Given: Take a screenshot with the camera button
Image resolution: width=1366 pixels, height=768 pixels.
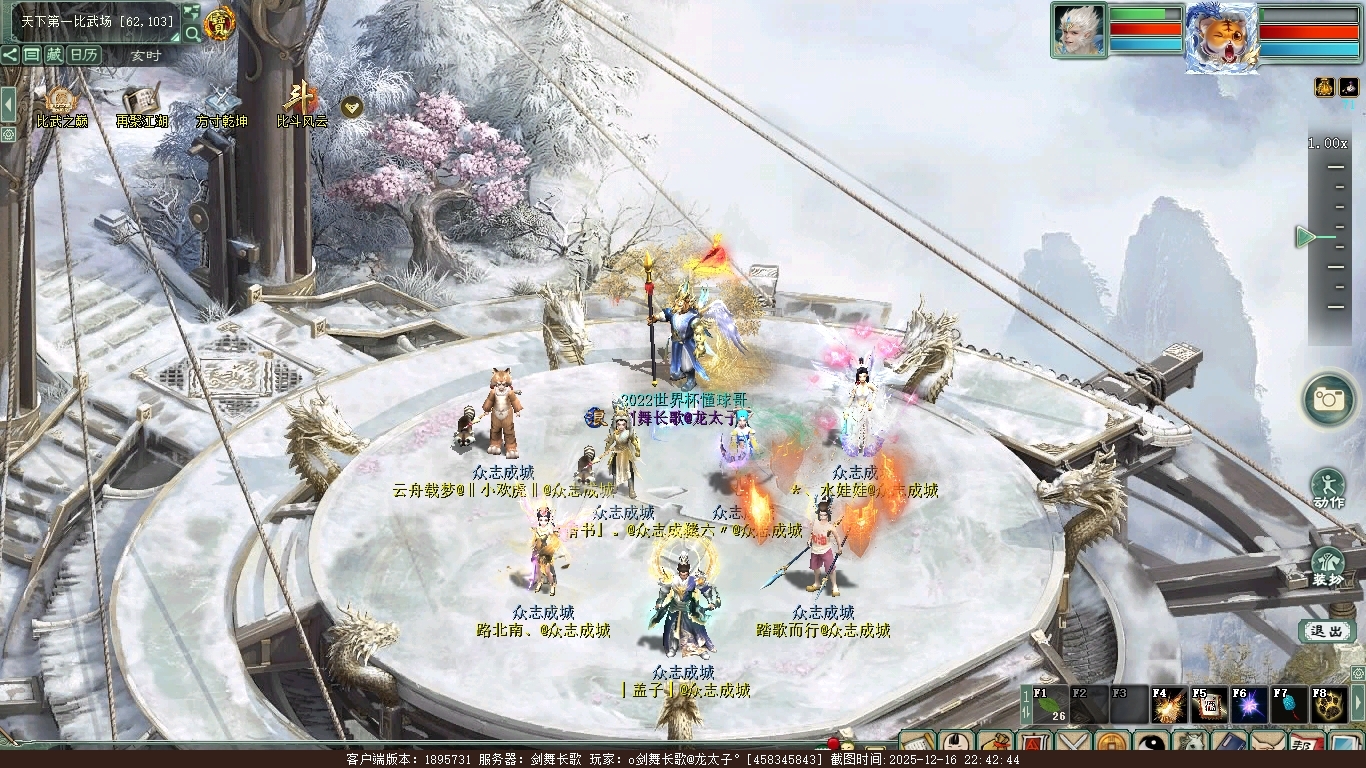Looking at the screenshot, I should point(1328,399).
